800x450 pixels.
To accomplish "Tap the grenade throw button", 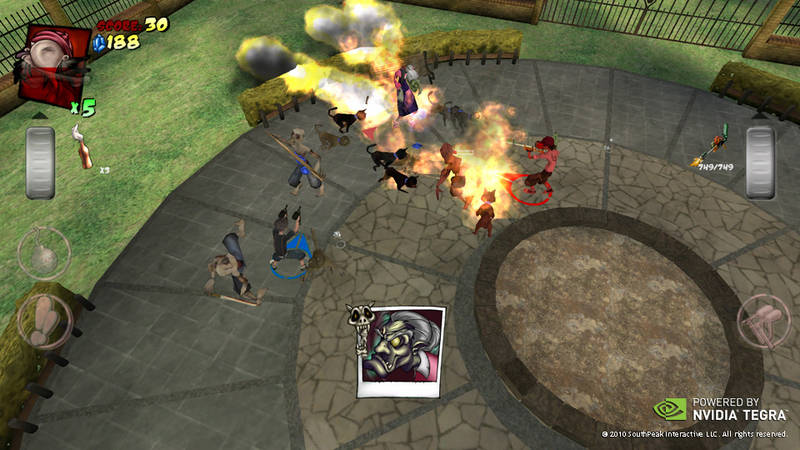I will 44,255.
